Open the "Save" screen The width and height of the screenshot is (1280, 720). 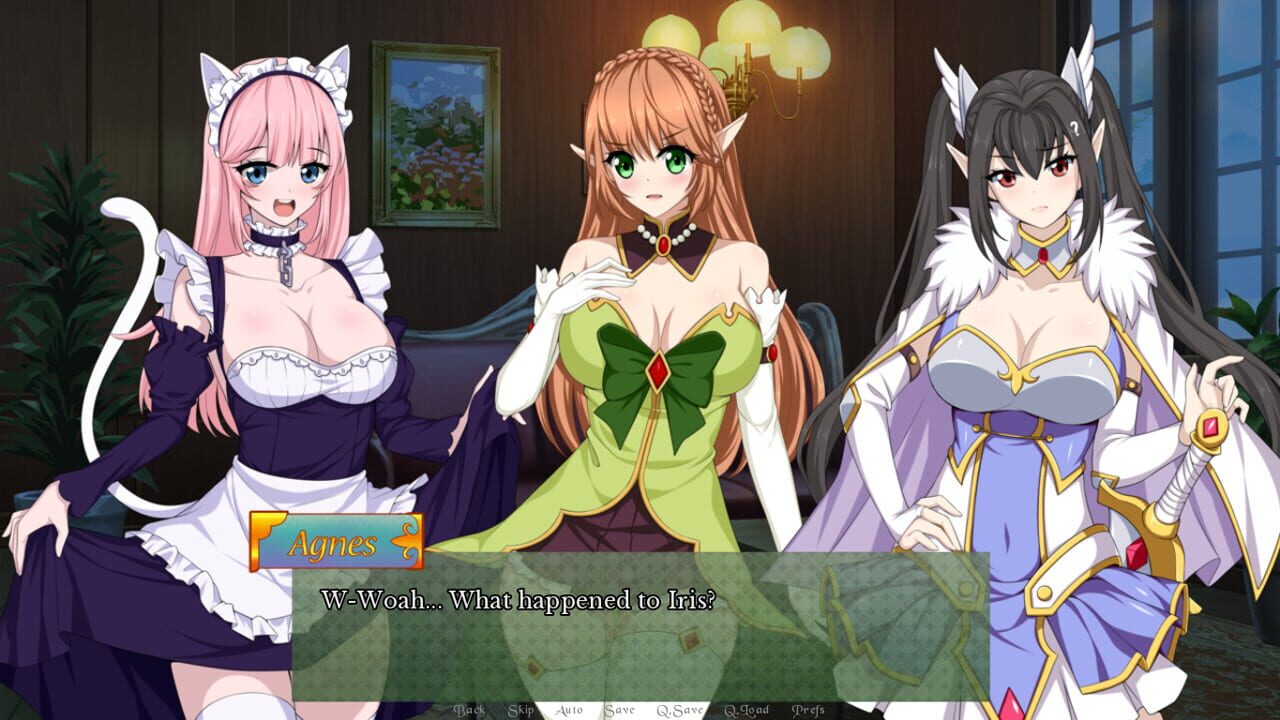[x=620, y=710]
